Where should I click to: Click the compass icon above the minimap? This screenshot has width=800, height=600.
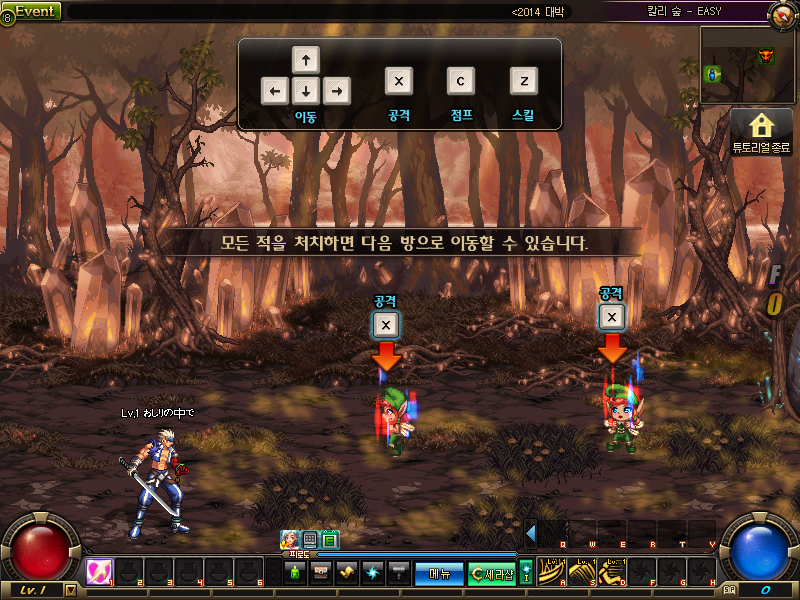[x=784, y=14]
